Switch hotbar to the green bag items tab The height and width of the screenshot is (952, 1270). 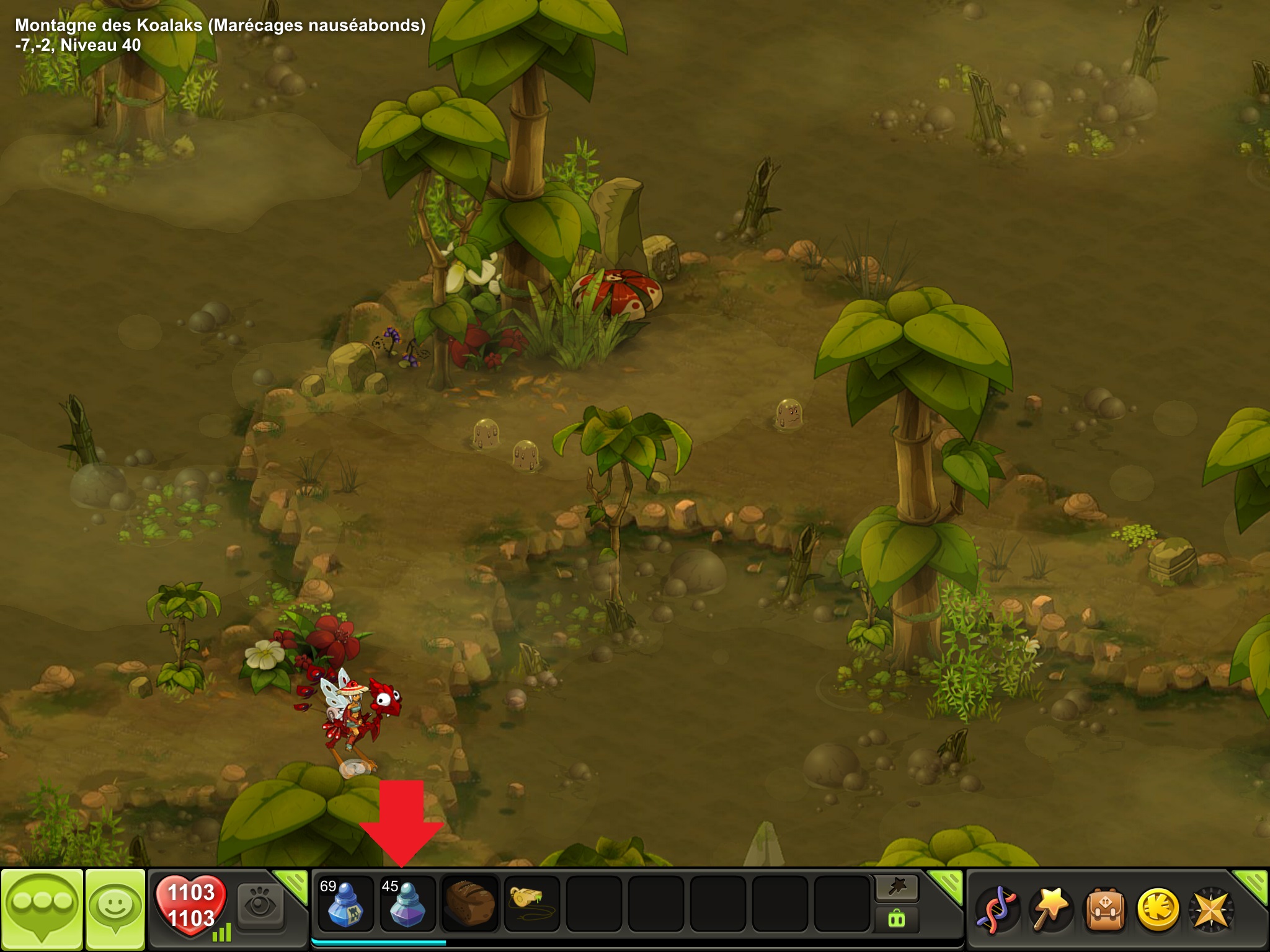click(897, 918)
